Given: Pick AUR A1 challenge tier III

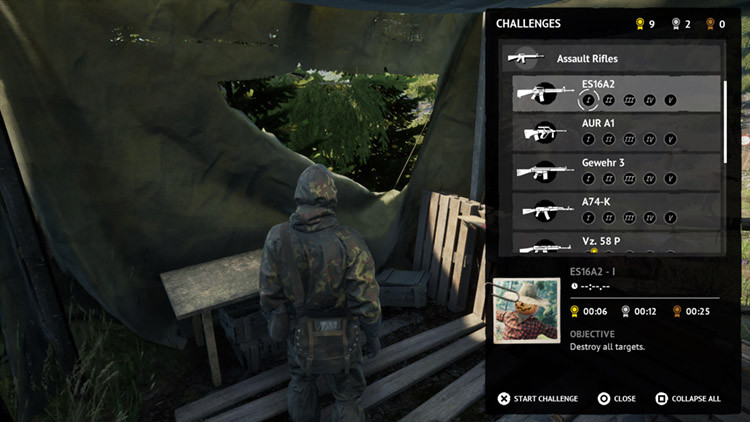Looking at the screenshot, I should coord(630,139).
